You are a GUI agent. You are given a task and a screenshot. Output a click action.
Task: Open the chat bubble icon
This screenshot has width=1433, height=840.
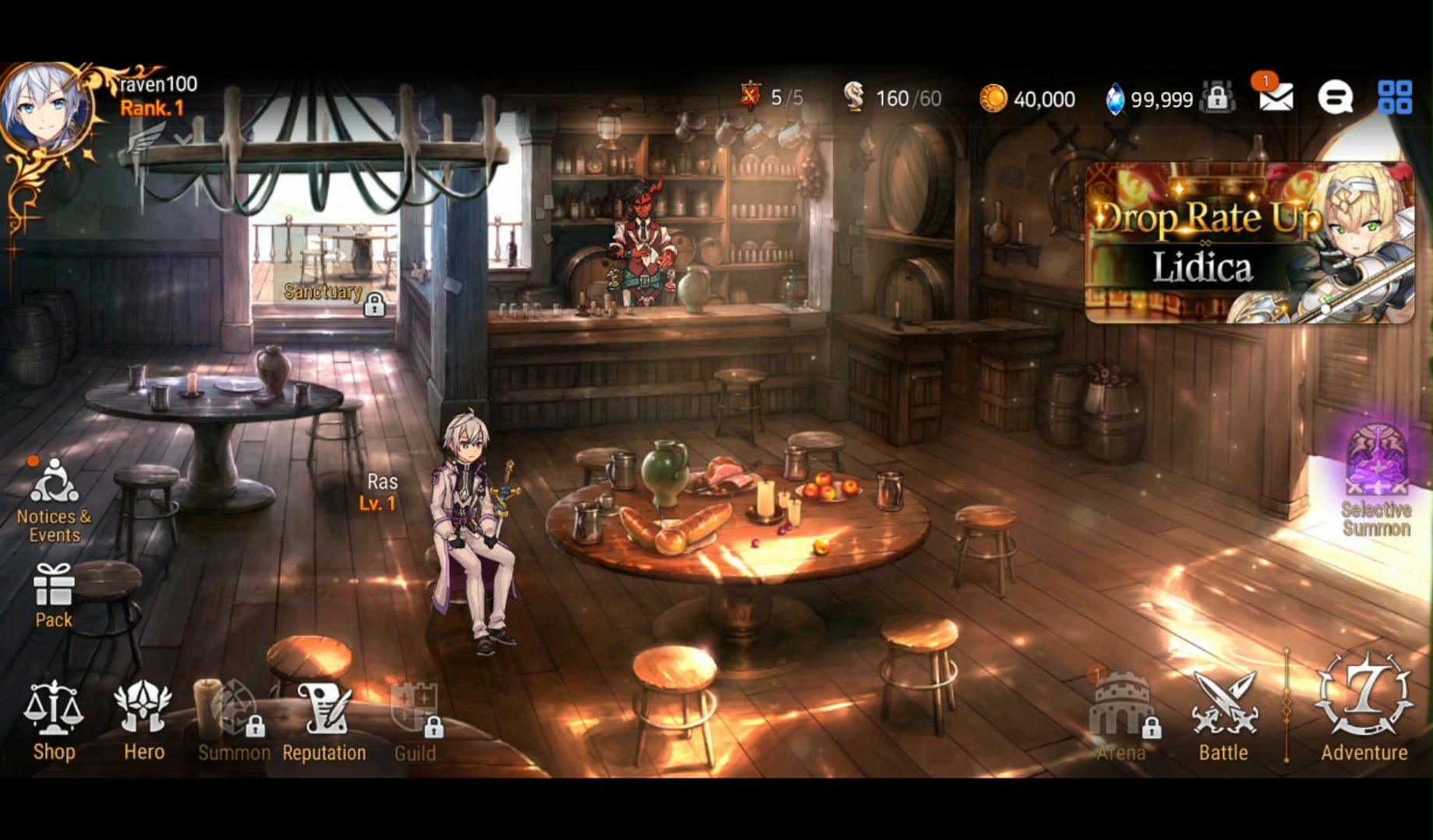coord(1335,98)
